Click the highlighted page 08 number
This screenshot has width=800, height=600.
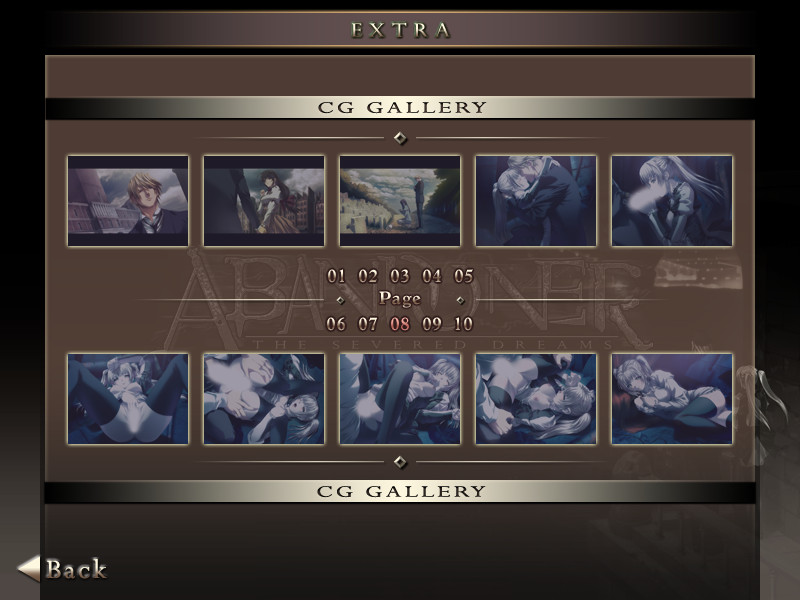pyautogui.click(x=400, y=324)
